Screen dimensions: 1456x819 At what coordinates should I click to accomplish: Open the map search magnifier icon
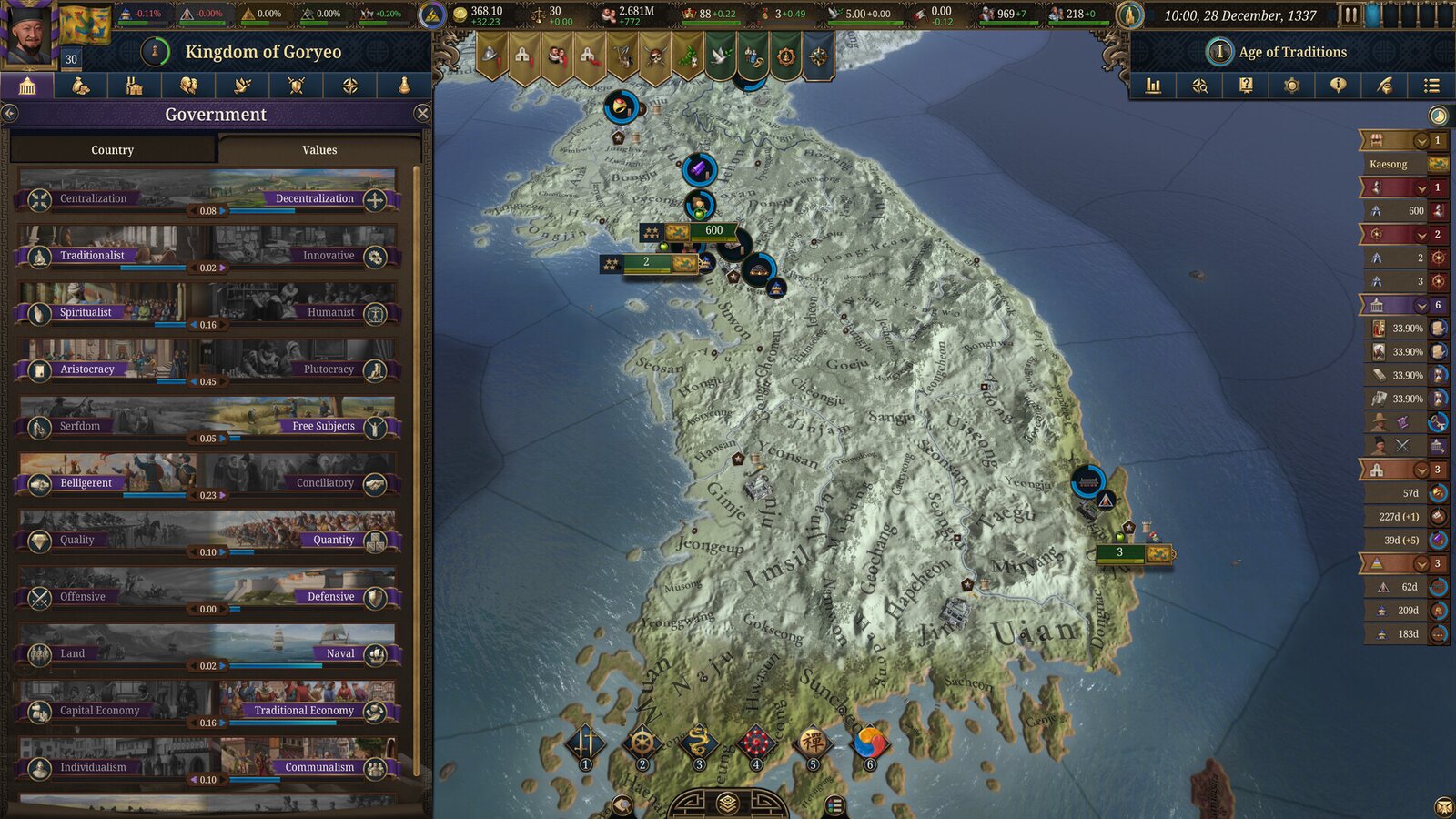(x=1199, y=86)
